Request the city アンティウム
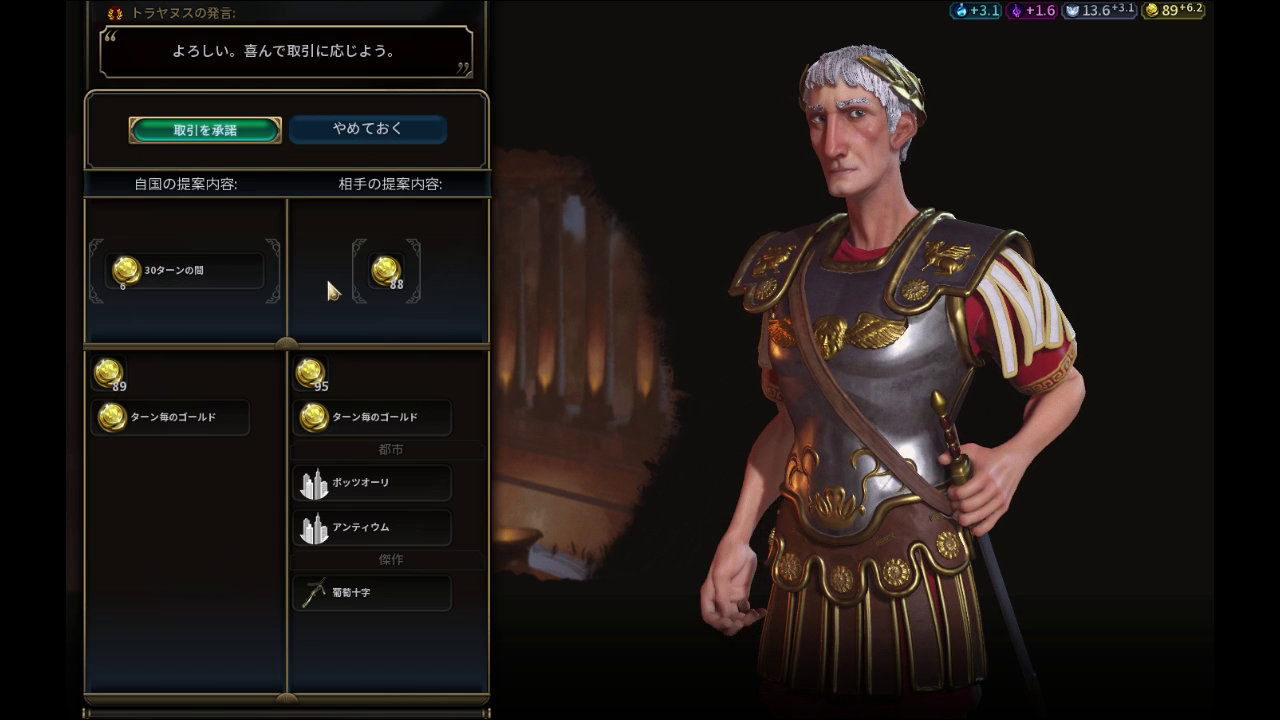 pos(372,527)
